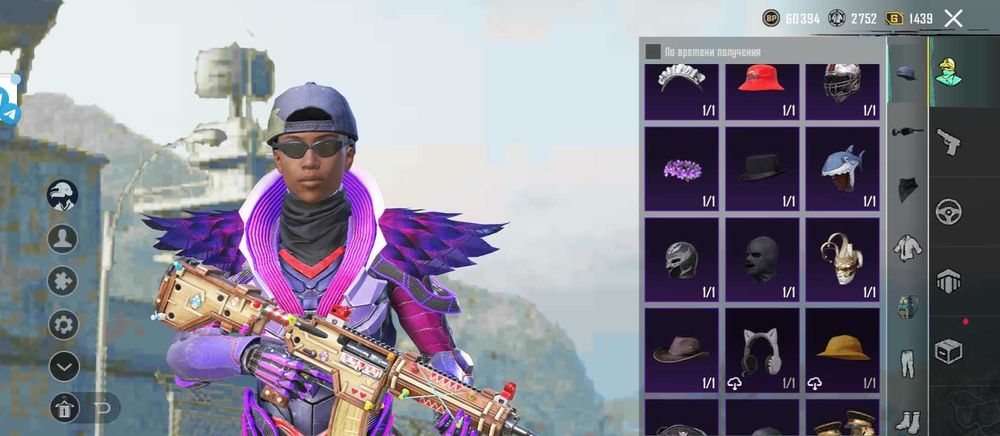Select the black fedora hat
Screen dimensions: 1000x436
coord(761,168)
